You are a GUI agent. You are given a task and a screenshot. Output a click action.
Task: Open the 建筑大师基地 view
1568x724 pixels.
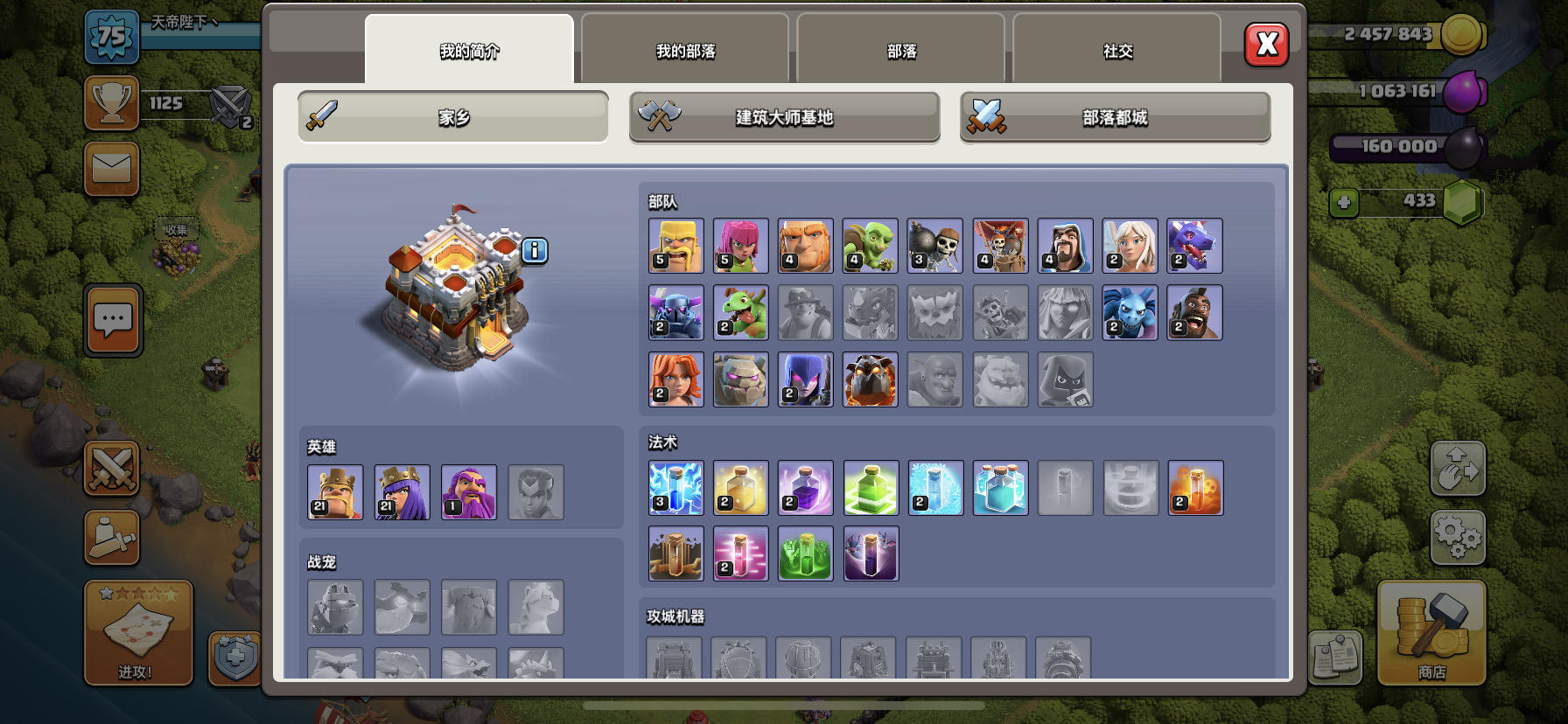[x=783, y=117]
